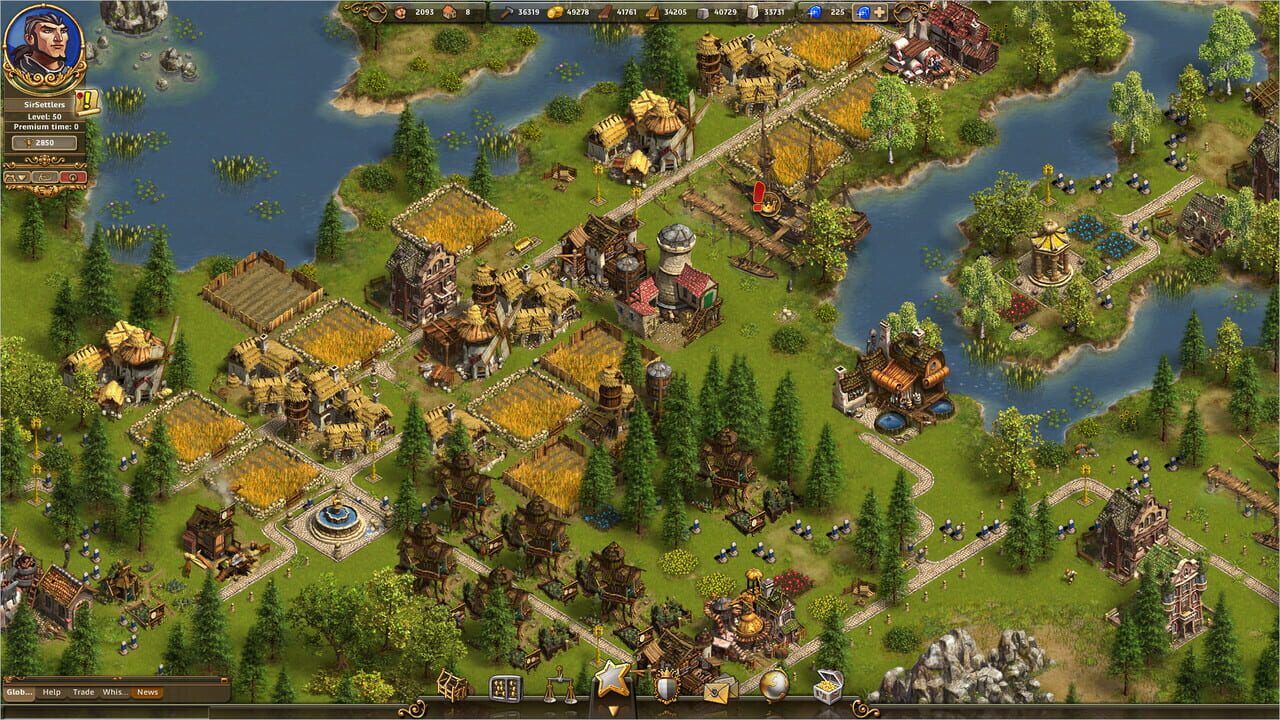Image resolution: width=1280 pixels, height=720 pixels.
Task: Collapse the avatar panel with the small arrow
Action: click(x=22, y=177)
